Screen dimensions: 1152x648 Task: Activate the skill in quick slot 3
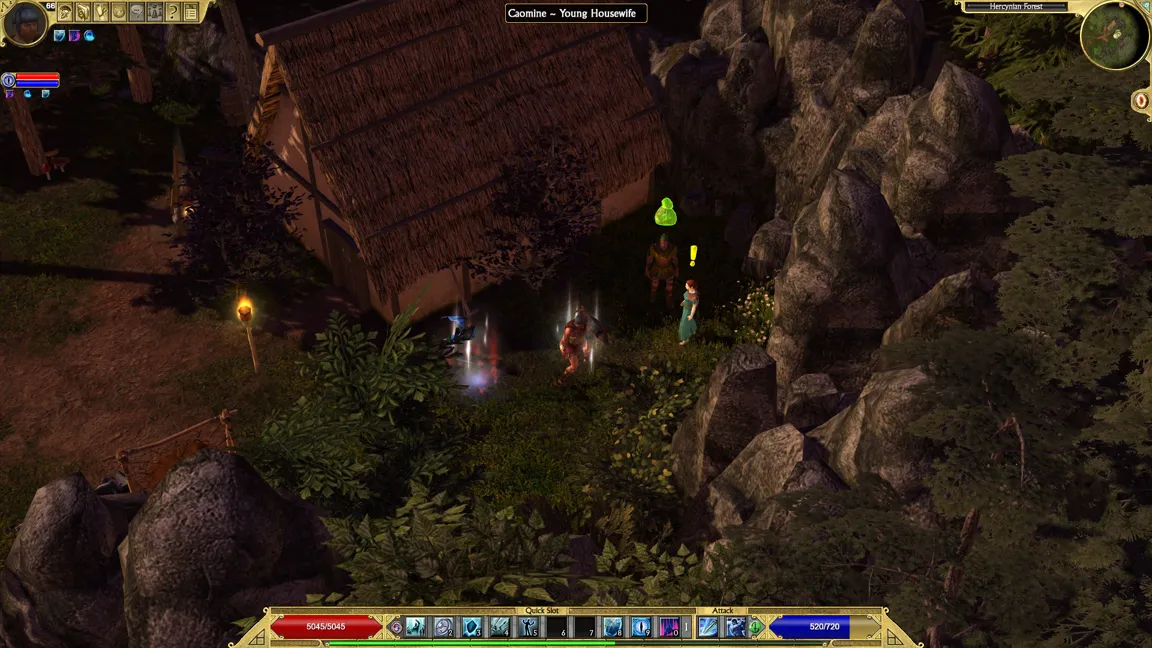[x=472, y=627]
